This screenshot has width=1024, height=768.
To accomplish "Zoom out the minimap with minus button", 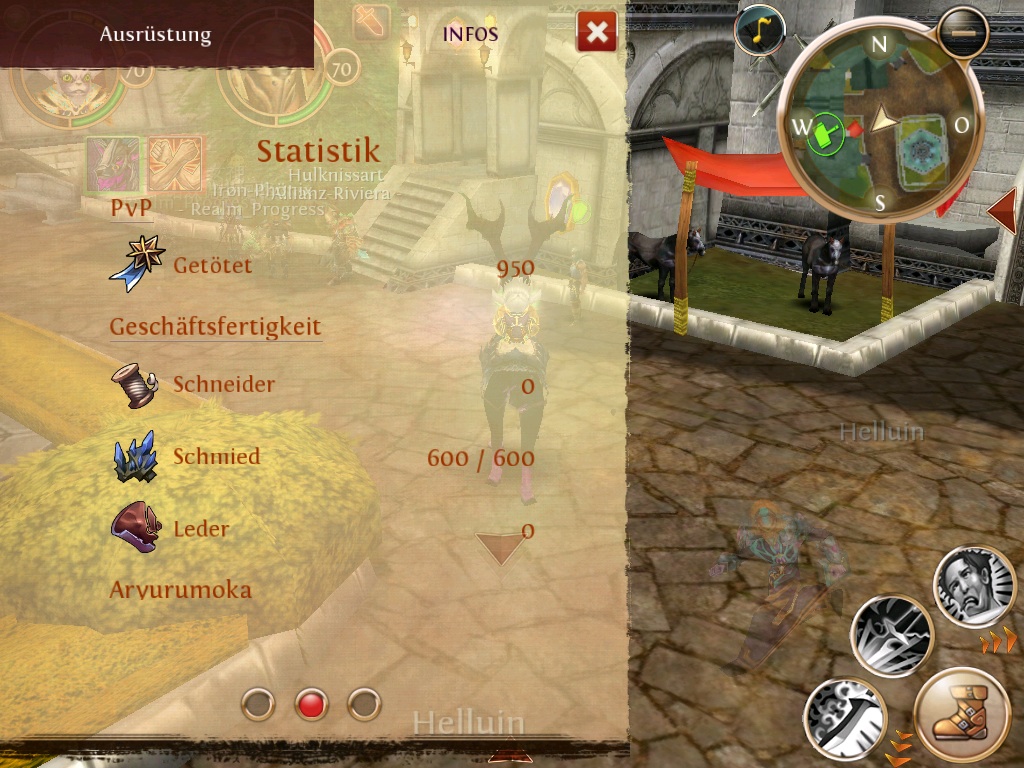I will 963,32.
